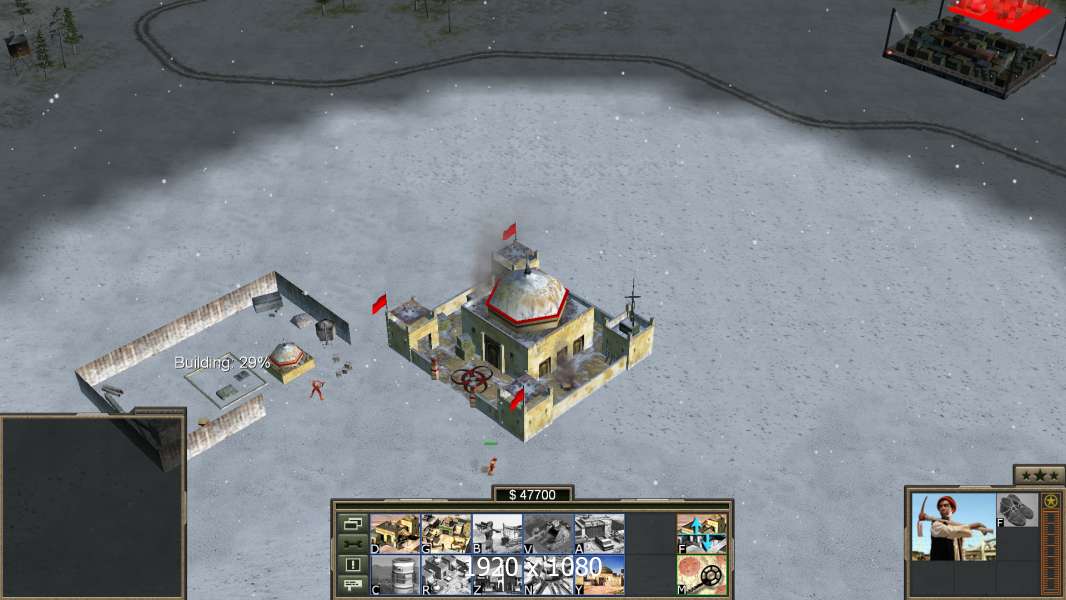The height and width of the screenshot is (600, 1066).
Task: Choose the domed building icon Y
Action: 599,575
